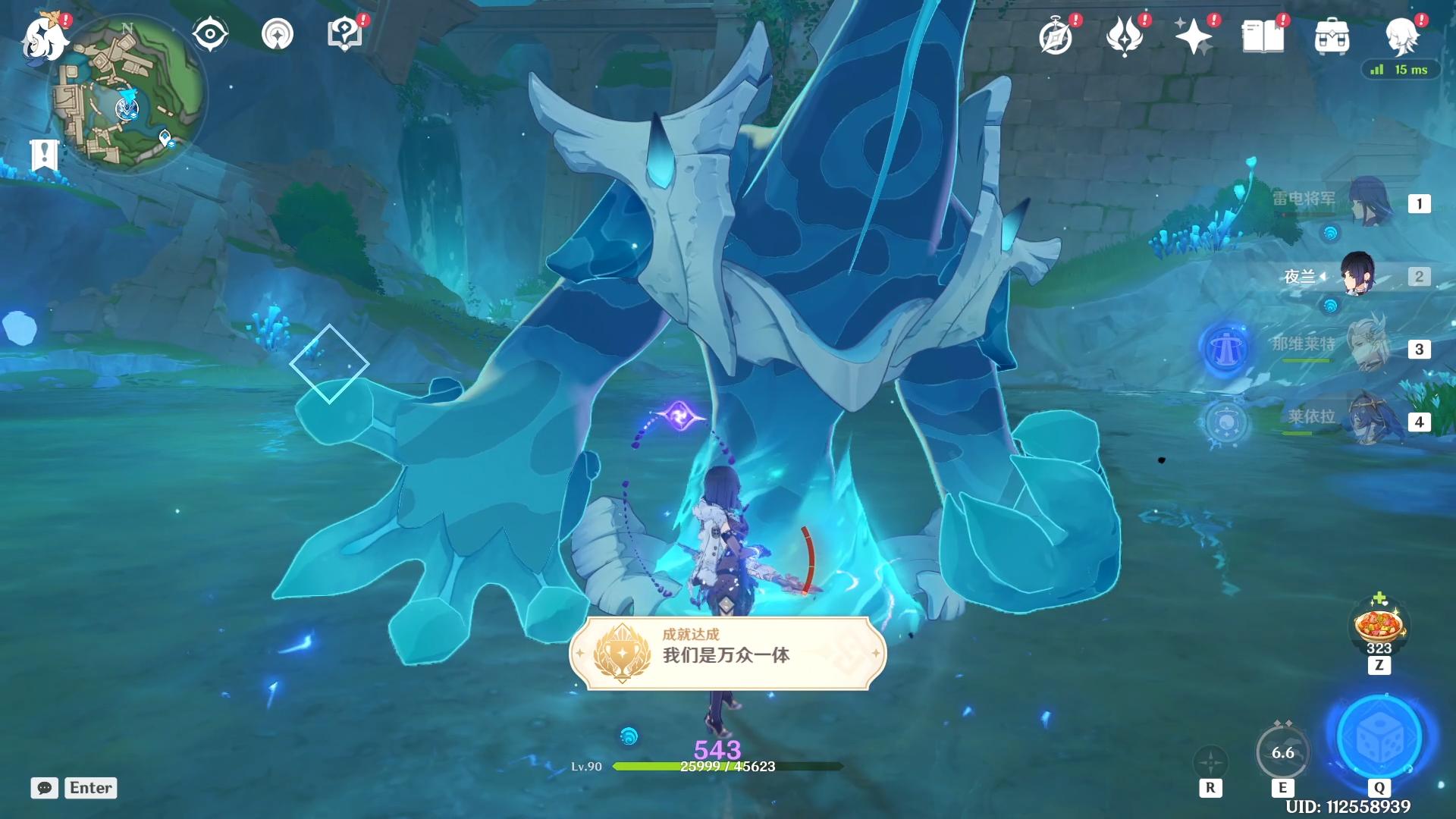Open the 成就达成 achievement notification
Screen dimensions: 1456x819
point(727,654)
